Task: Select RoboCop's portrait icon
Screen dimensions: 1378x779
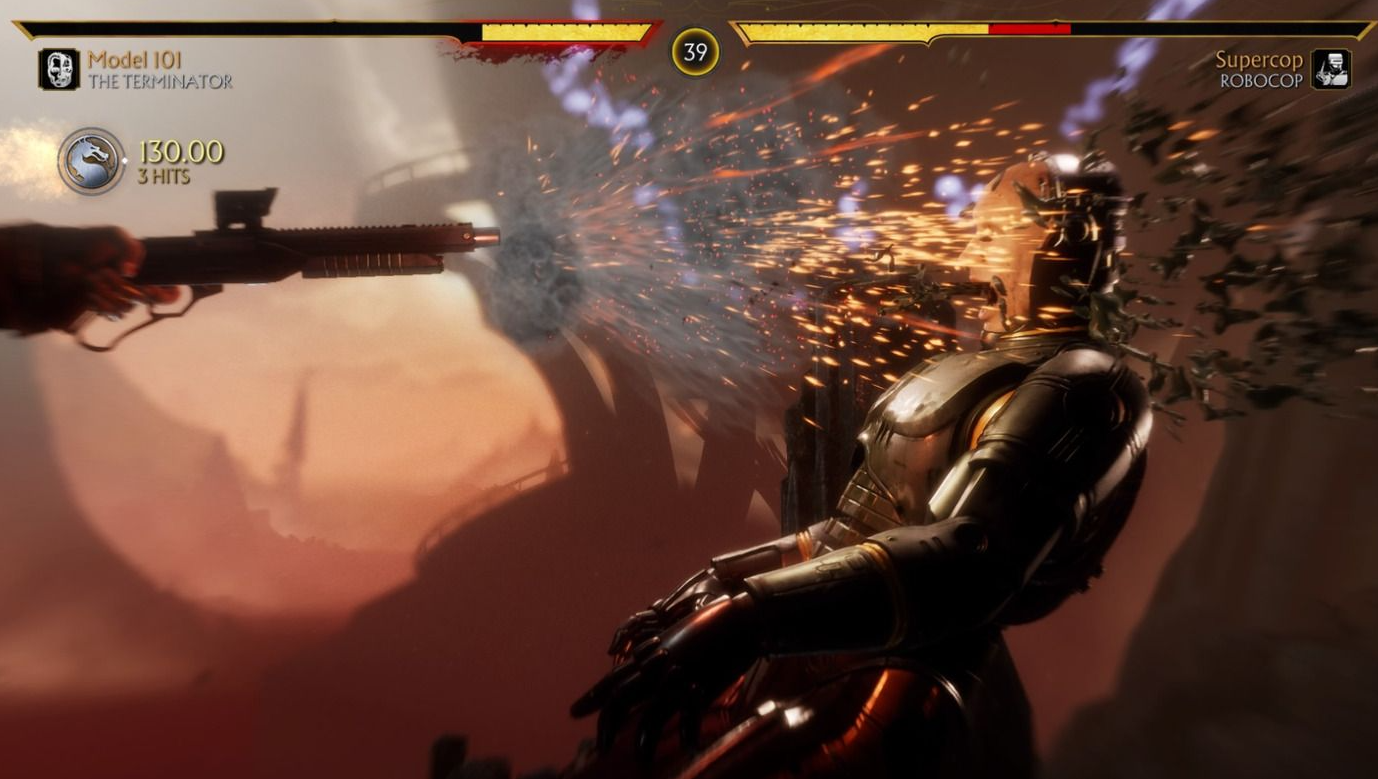Action: tap(1331, 69)
